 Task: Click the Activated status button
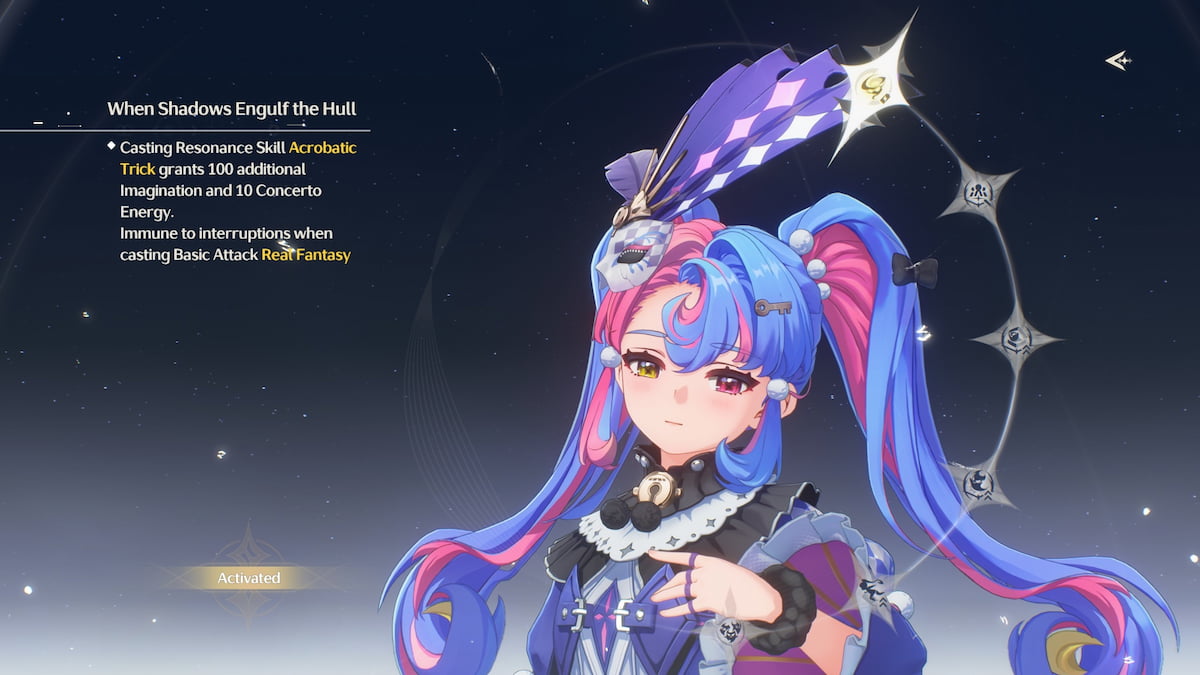coord(249,578)
